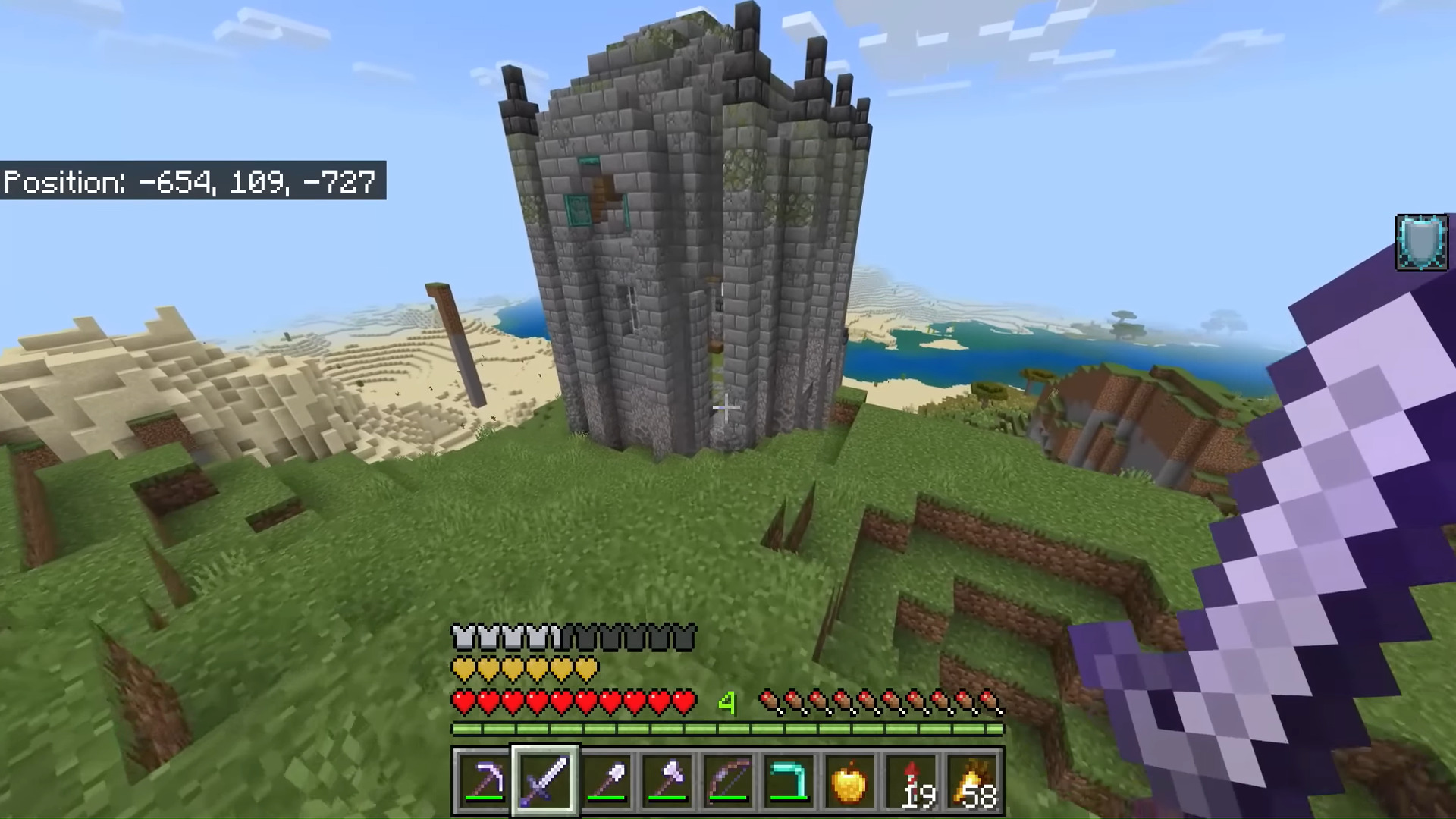Choose the enchanted shovel in the hotbar
This screenshot has height=819, width=1456.
click(x=606, y=780)
